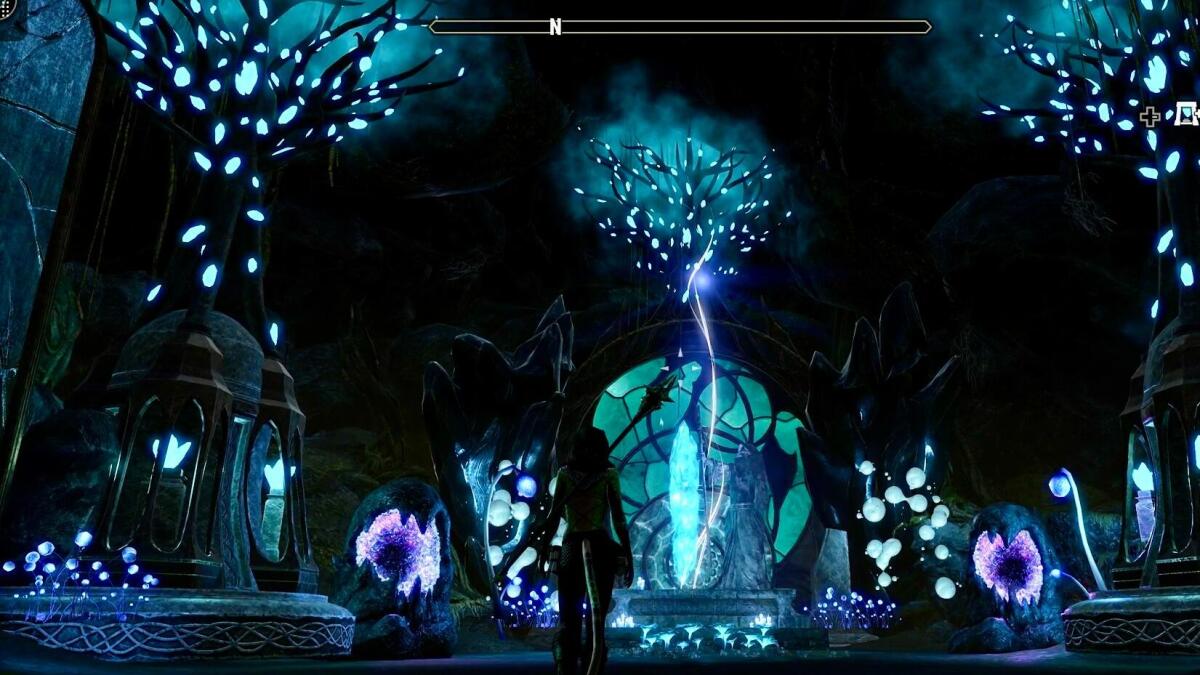Select the north marker on the compass bar
The height and width of the screenshot is (675, 1200).
(x=556, y=27)
